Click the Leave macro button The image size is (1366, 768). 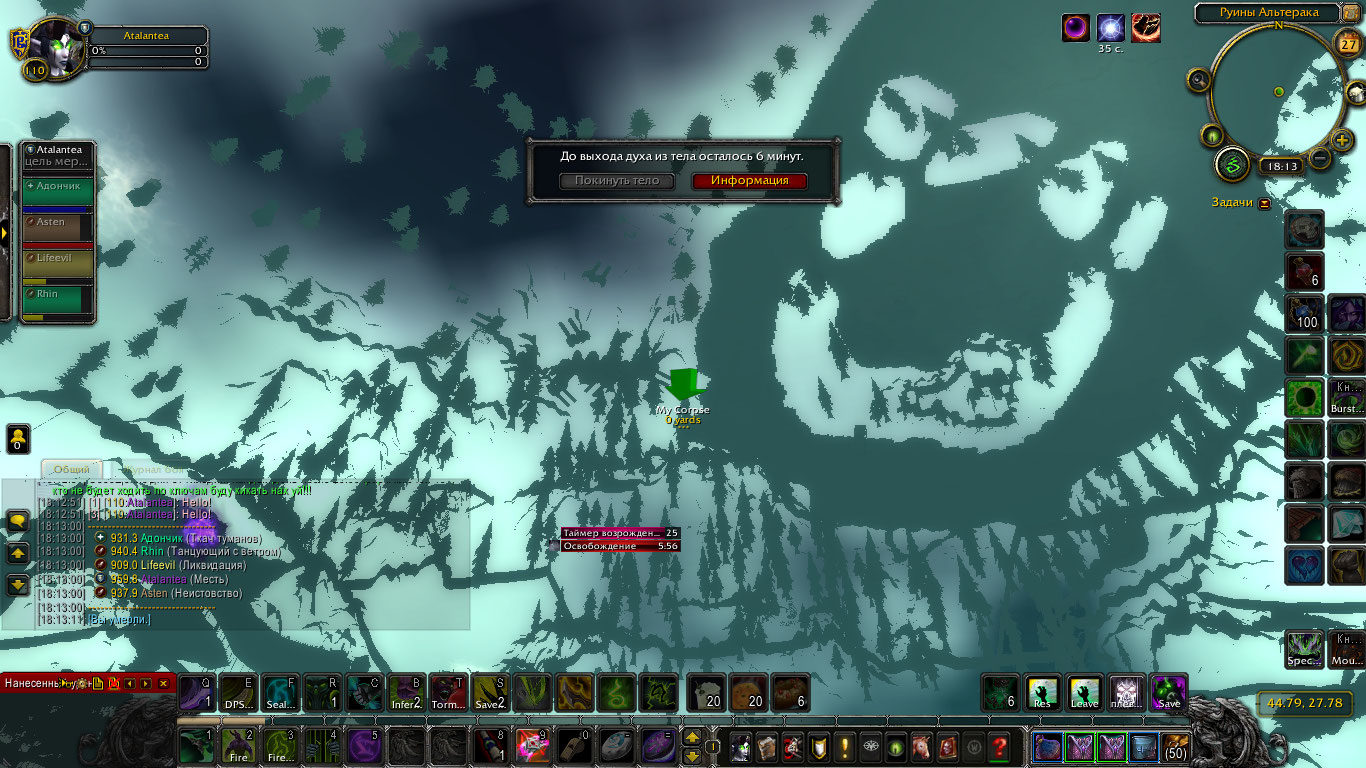coord(1085,692)
